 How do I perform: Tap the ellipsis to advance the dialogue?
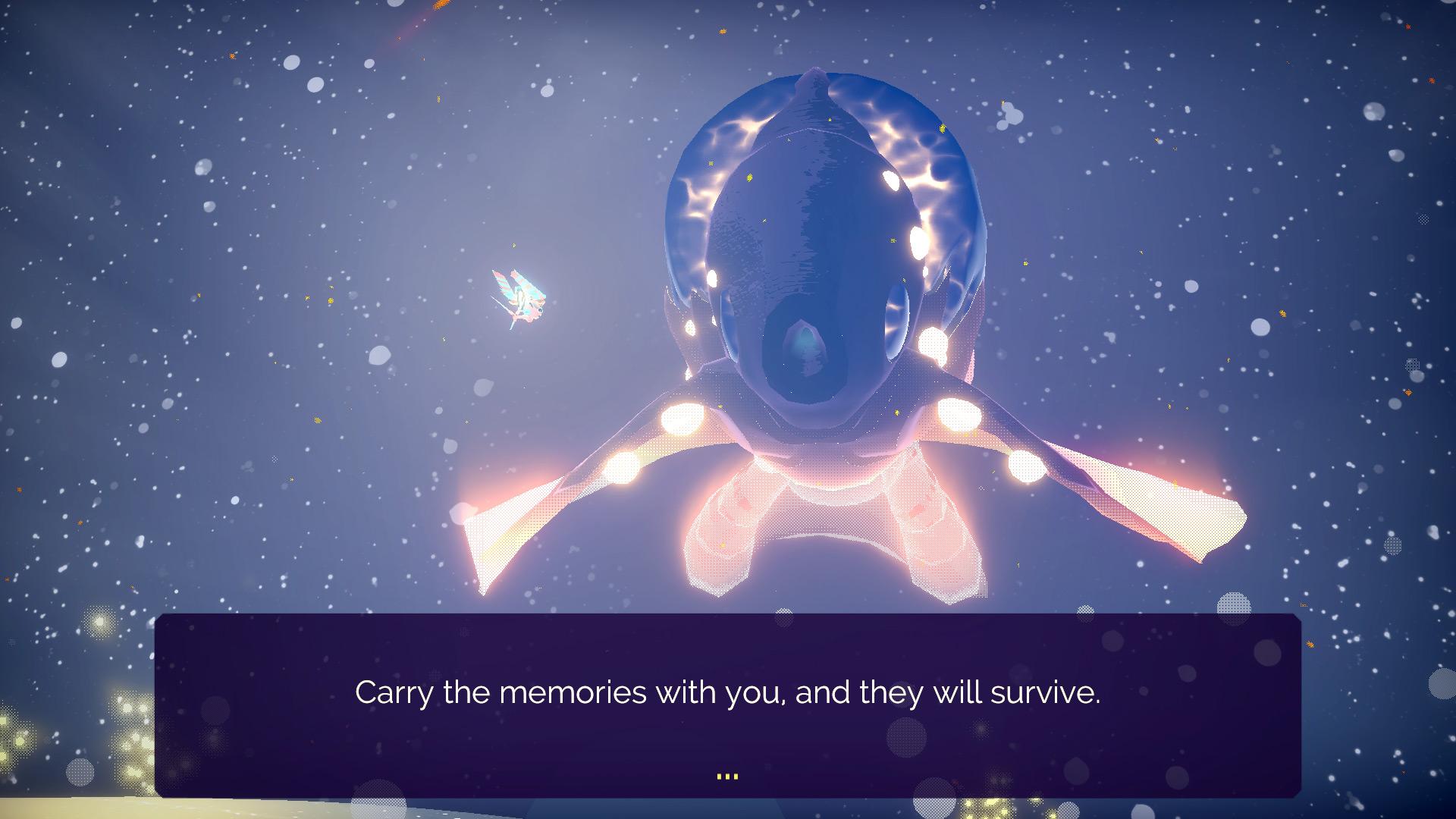(726, 773)
